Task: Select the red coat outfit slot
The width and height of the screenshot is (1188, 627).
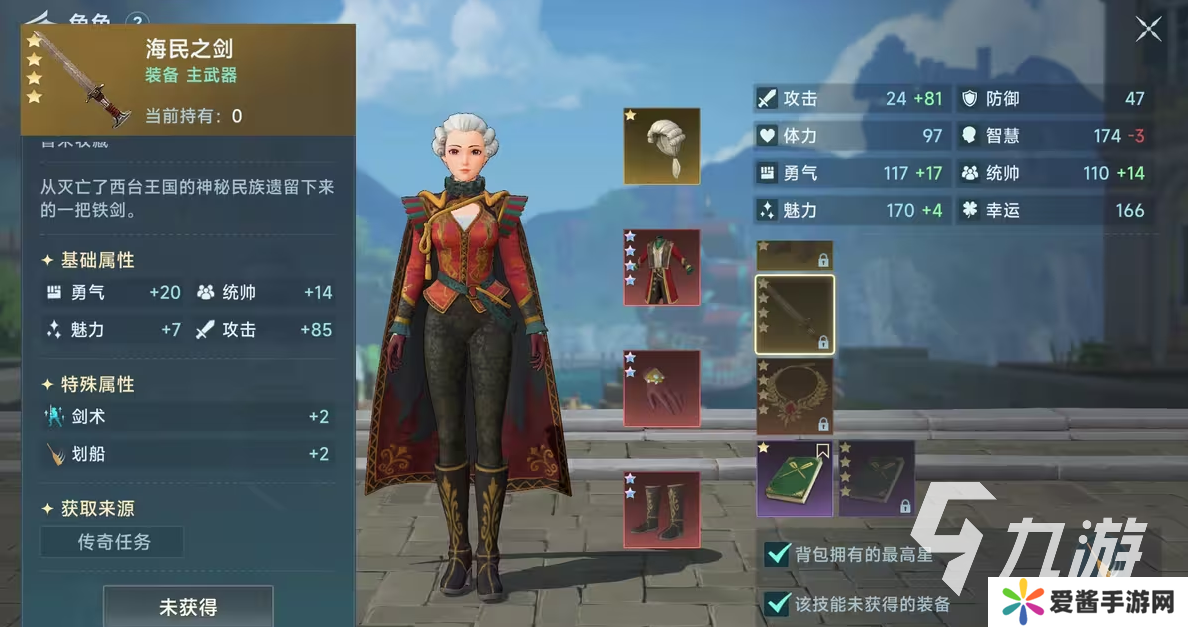Action: tap(661, 267)
